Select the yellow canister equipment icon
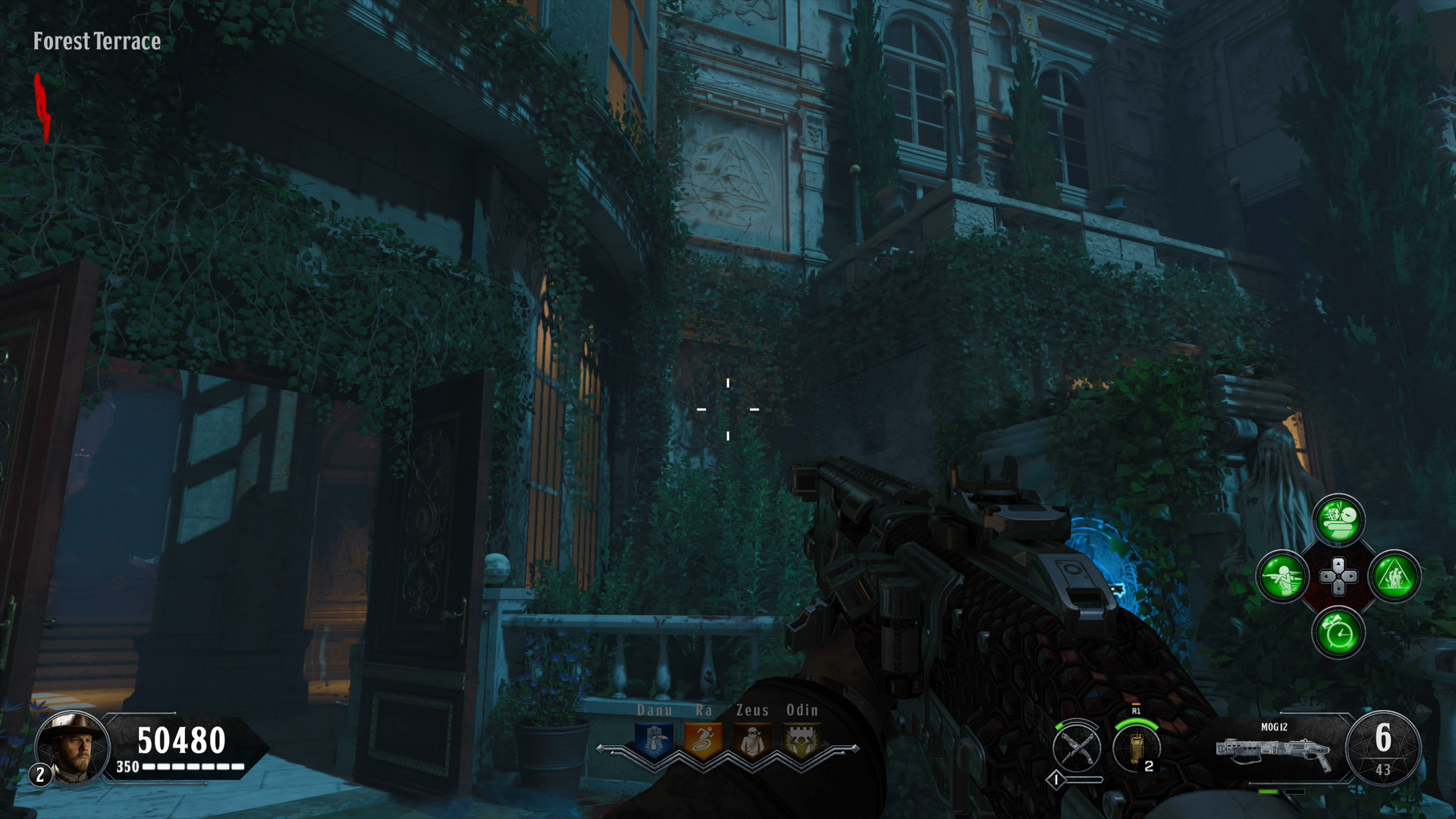 [1135, 748]
